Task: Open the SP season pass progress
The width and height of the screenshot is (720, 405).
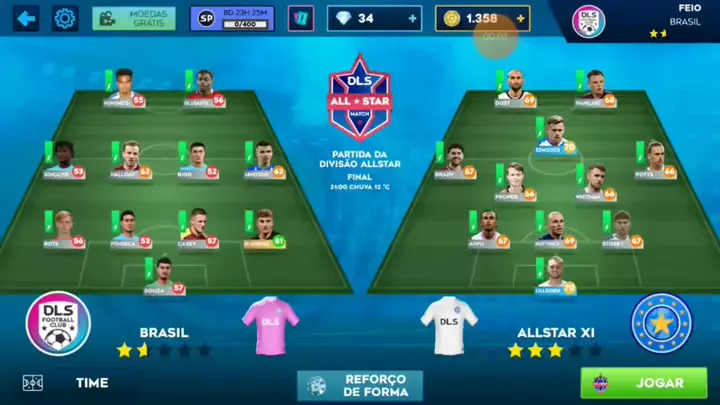Action: (231, 18)
